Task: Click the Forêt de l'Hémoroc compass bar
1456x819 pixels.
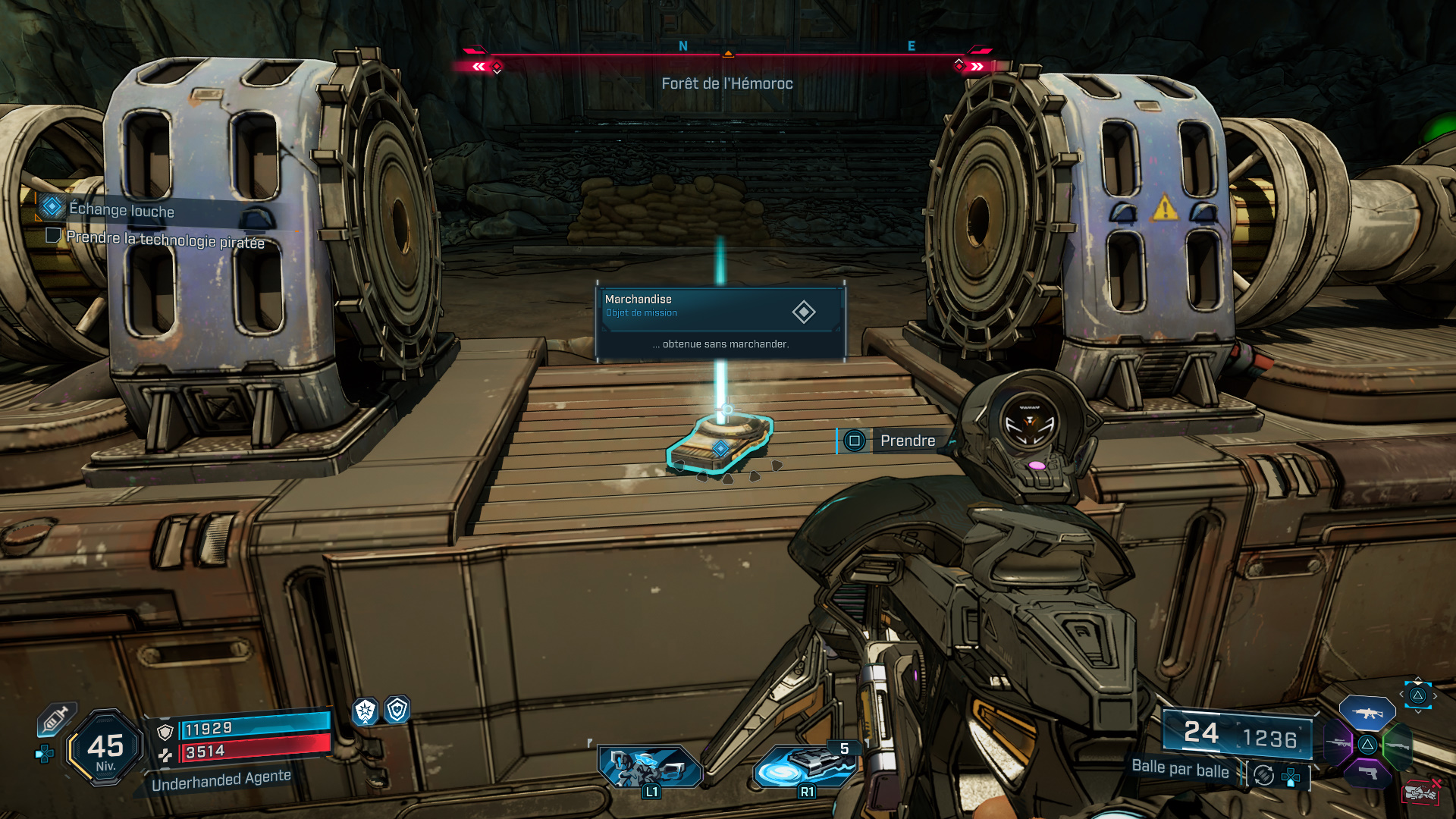Action: (x=726, y=55)
